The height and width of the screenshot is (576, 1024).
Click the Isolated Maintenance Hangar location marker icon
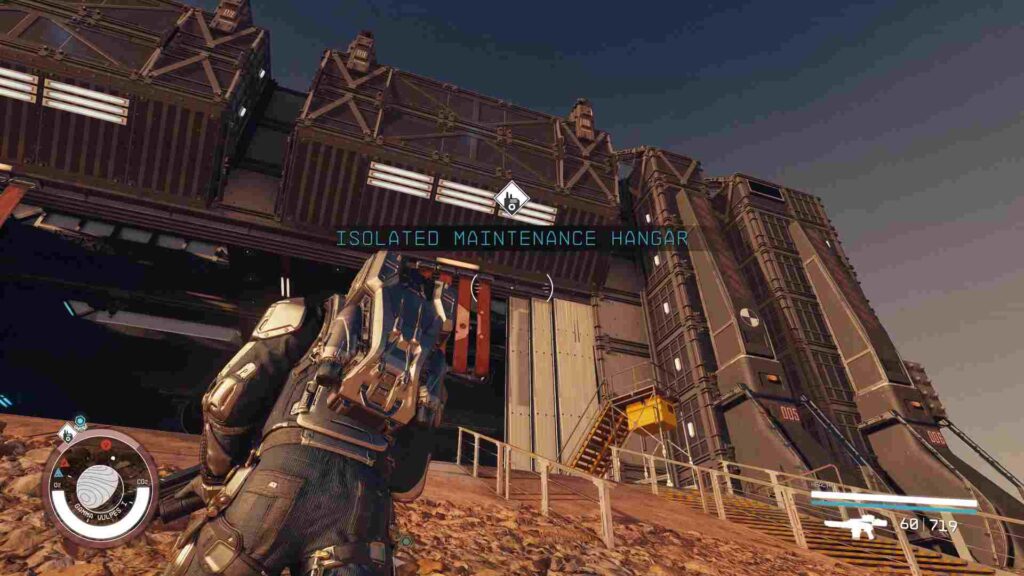click(x=511, y=198)
